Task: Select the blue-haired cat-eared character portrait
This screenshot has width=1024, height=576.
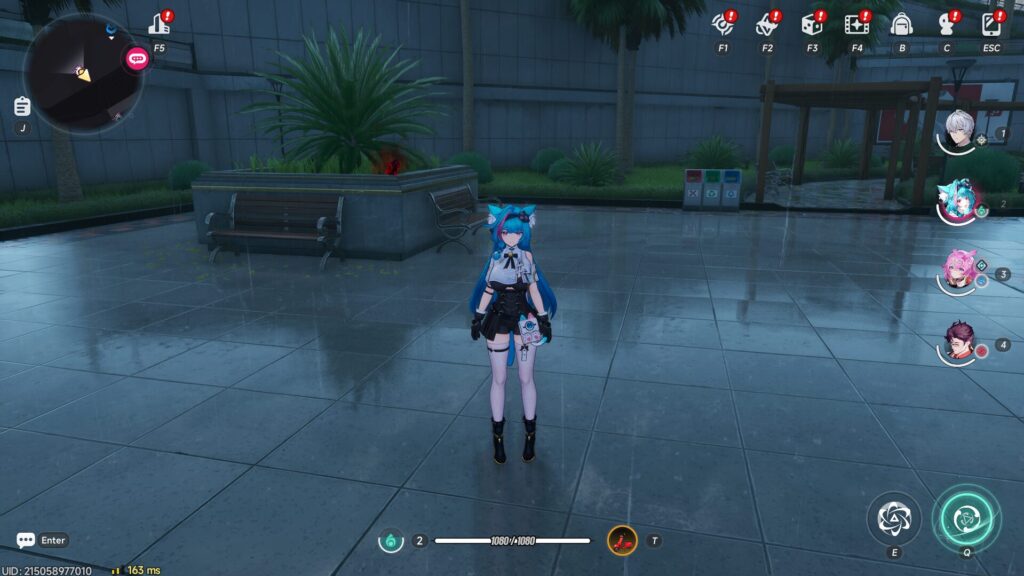Action: (x=958, y=202)
